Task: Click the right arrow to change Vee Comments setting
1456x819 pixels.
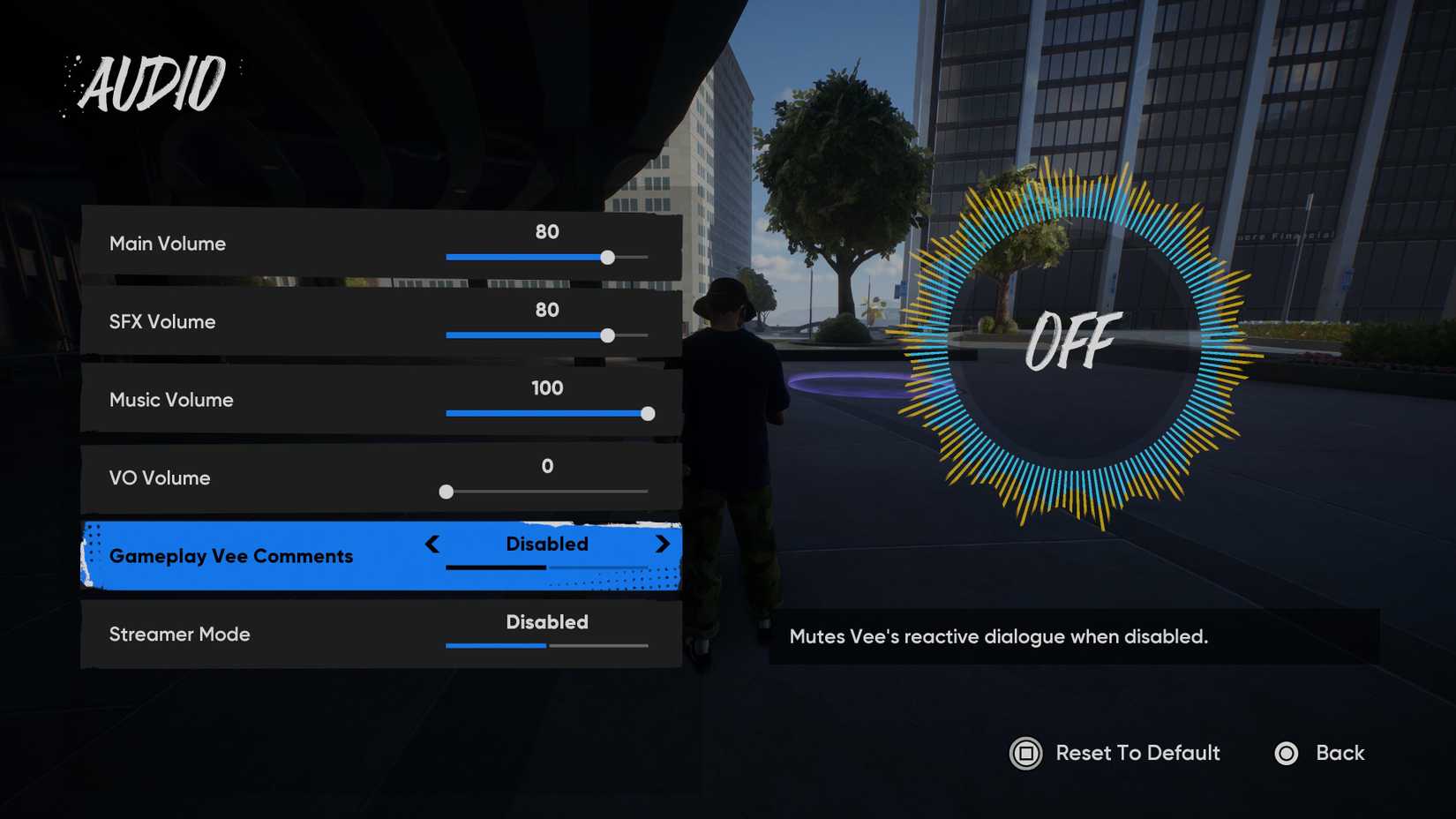Action: (x=662, y=545)
